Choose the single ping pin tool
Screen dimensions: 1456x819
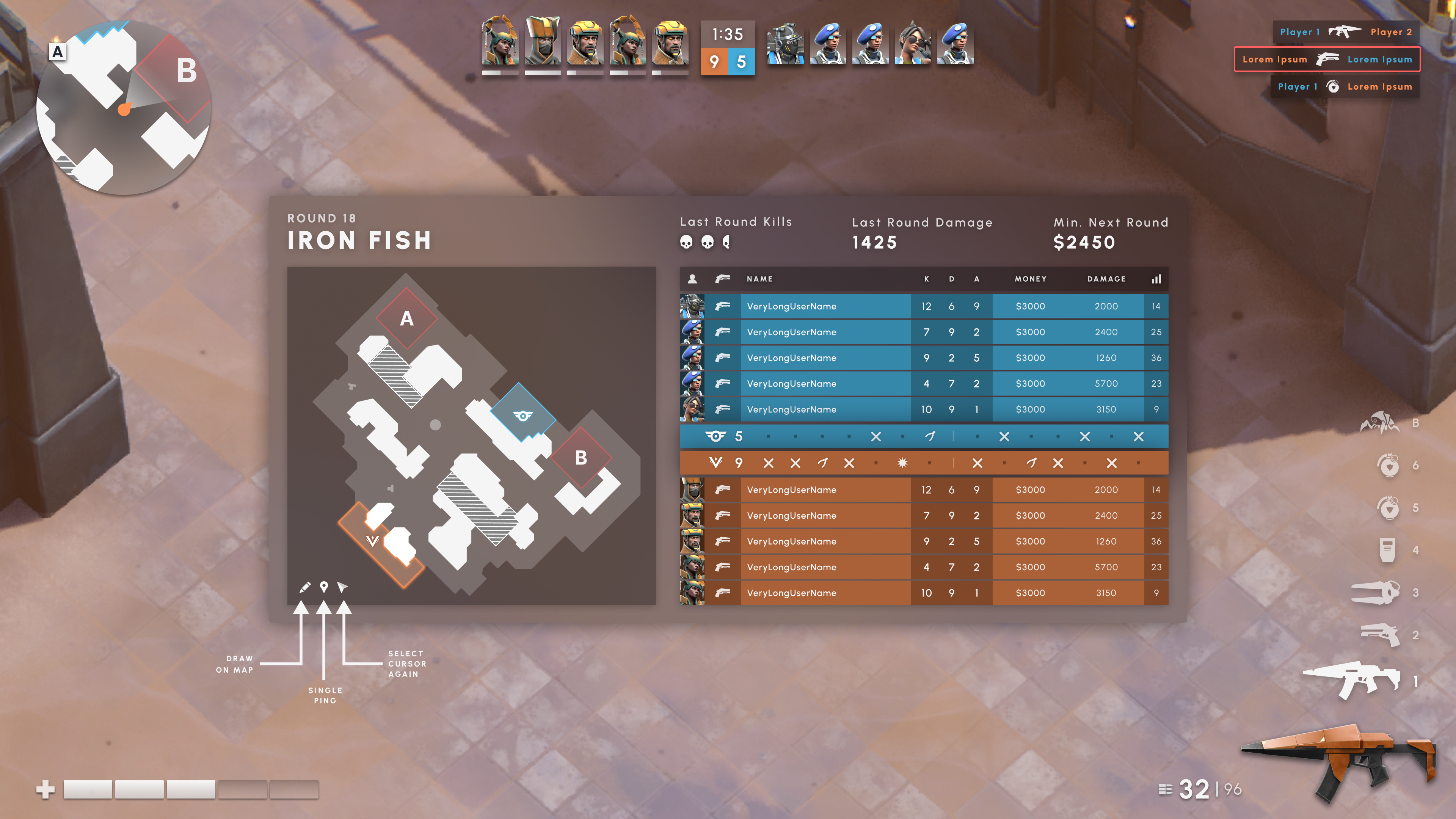pyautogui.click(x=324, y=587)
